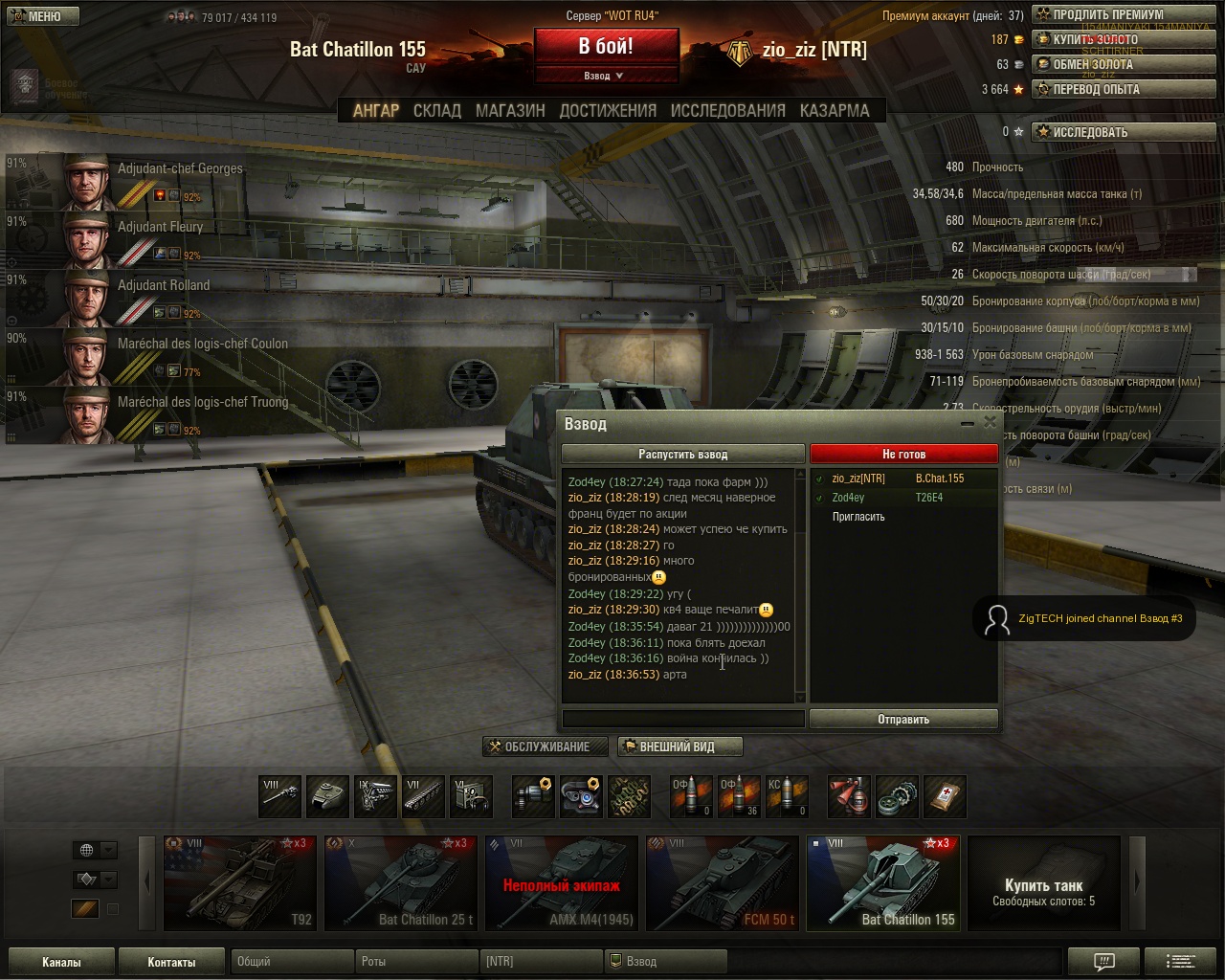
Task: Show the ИССЛЕДОВАНИЯ tab
Action: point(727,111)
